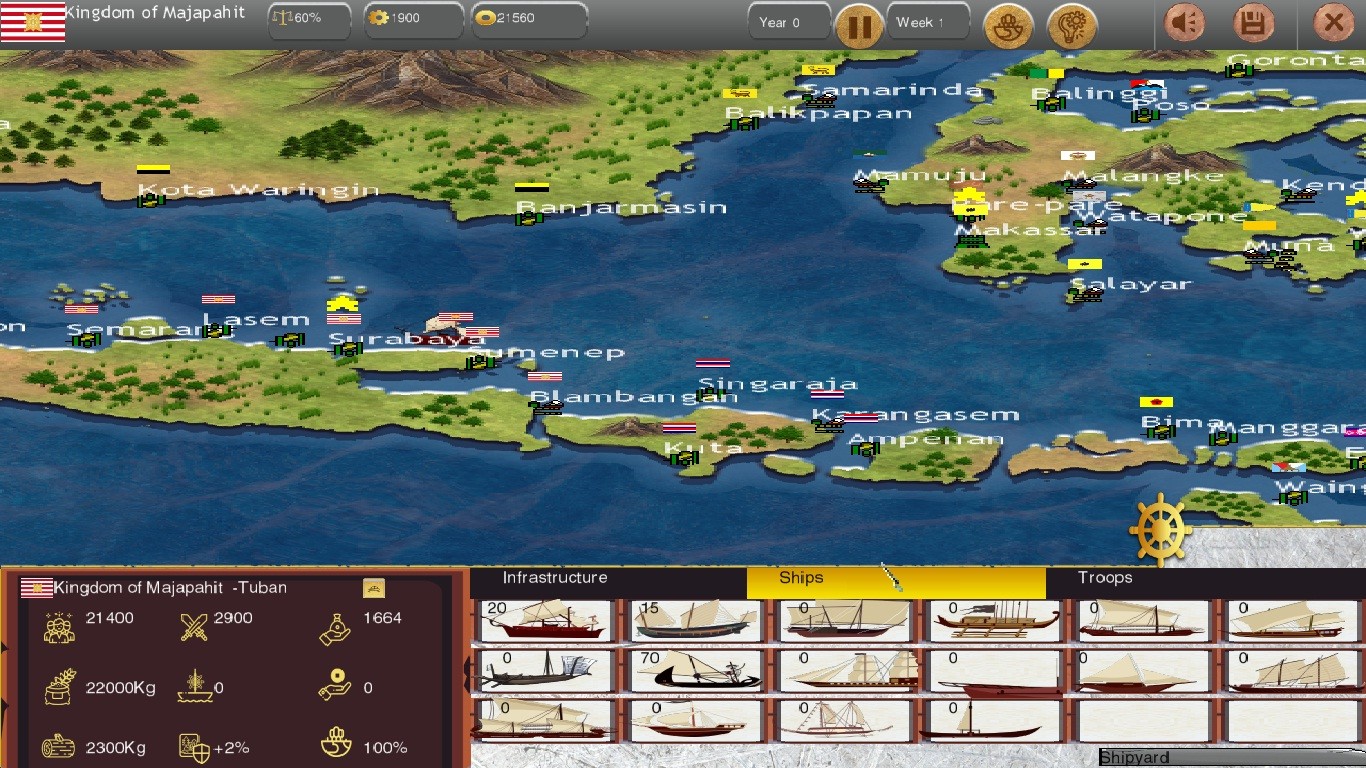Select the ship thumbnail showing 70 units
1366x768 pixels.
[695, 670]
